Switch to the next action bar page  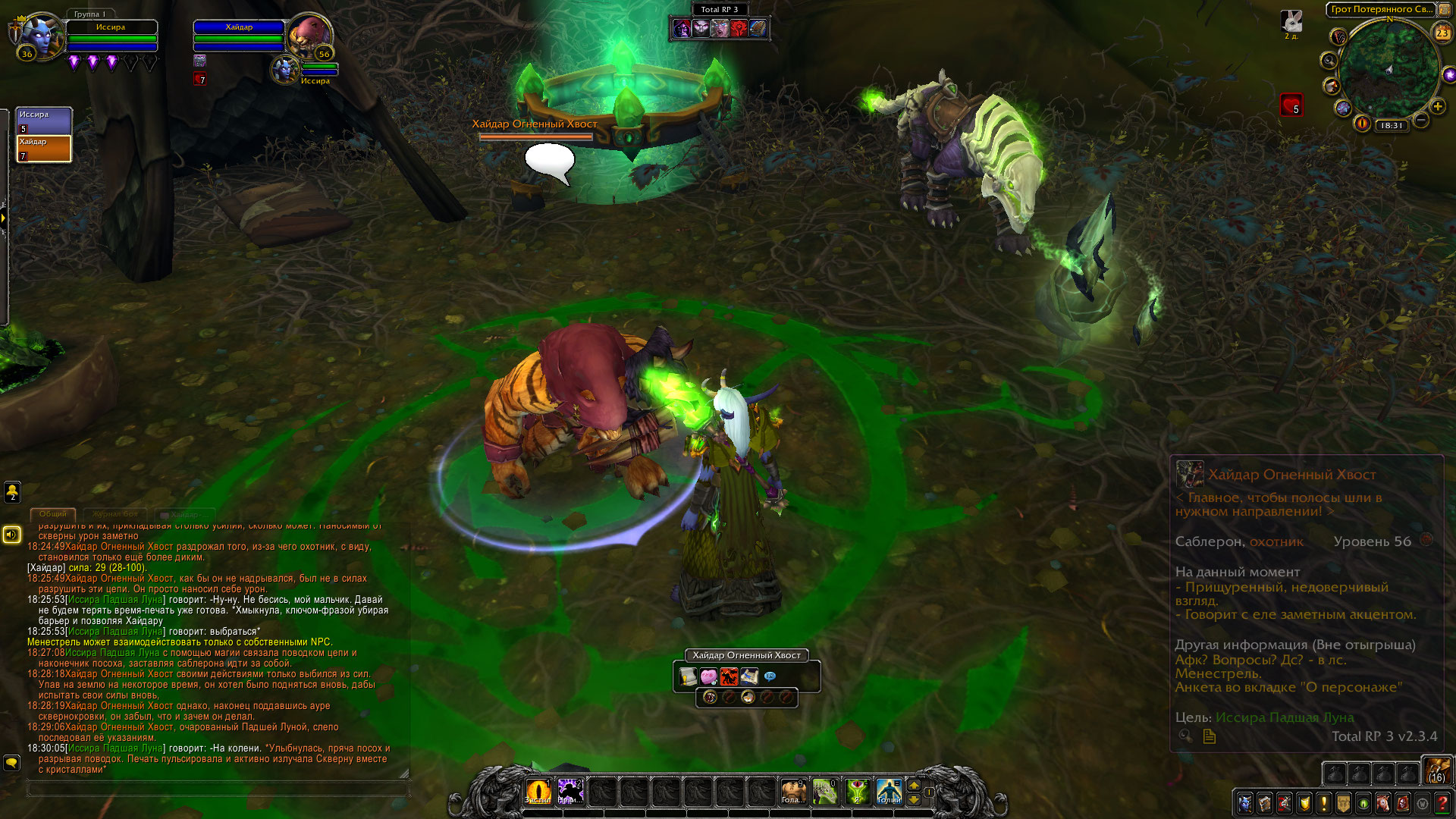tap(914, 786)
